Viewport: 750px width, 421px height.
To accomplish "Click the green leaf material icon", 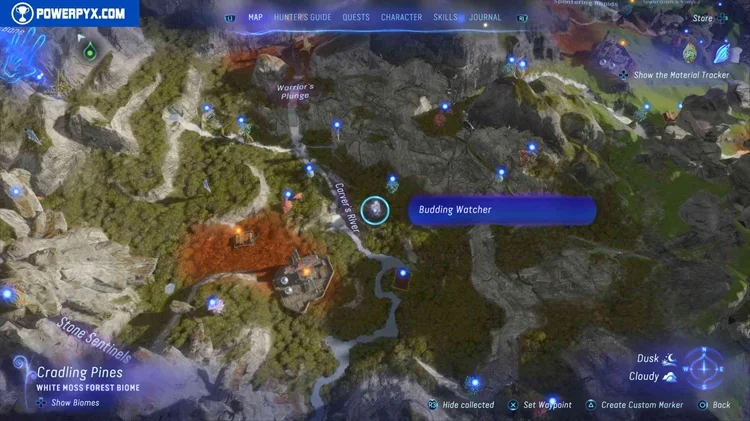I will pyautogui.click(x=689, y=50).
